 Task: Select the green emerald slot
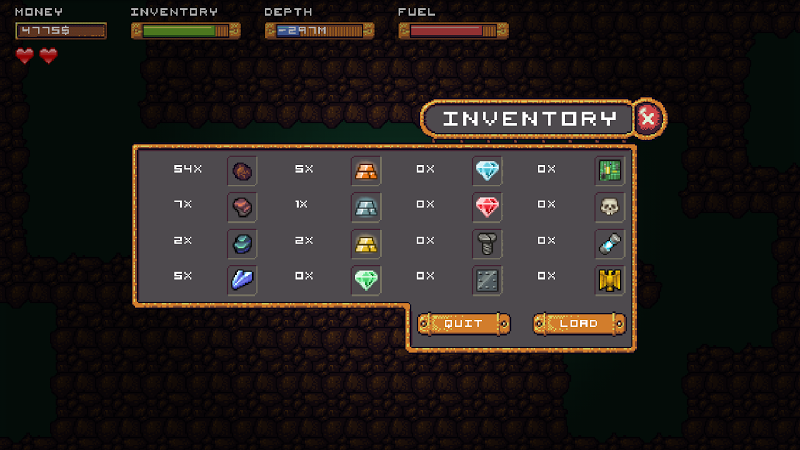[365, 281]
